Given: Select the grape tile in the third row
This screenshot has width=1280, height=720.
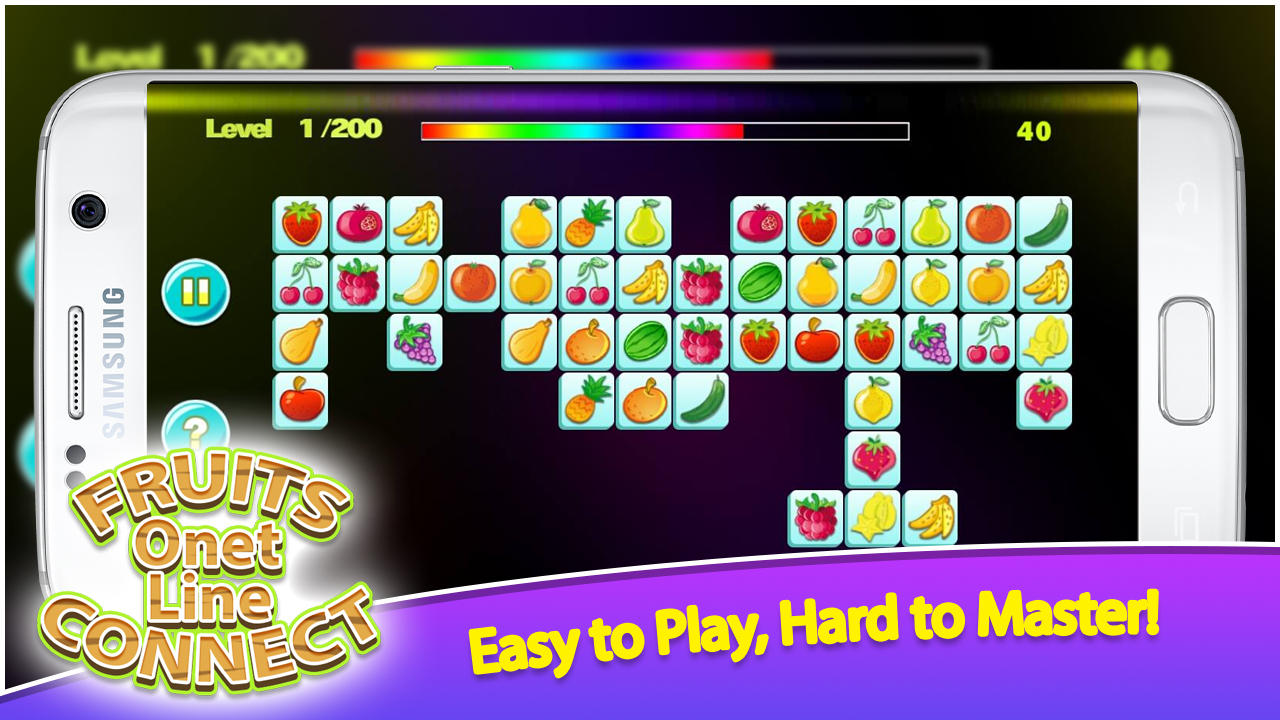Looking at the screenshot, I should coord(414,344).
